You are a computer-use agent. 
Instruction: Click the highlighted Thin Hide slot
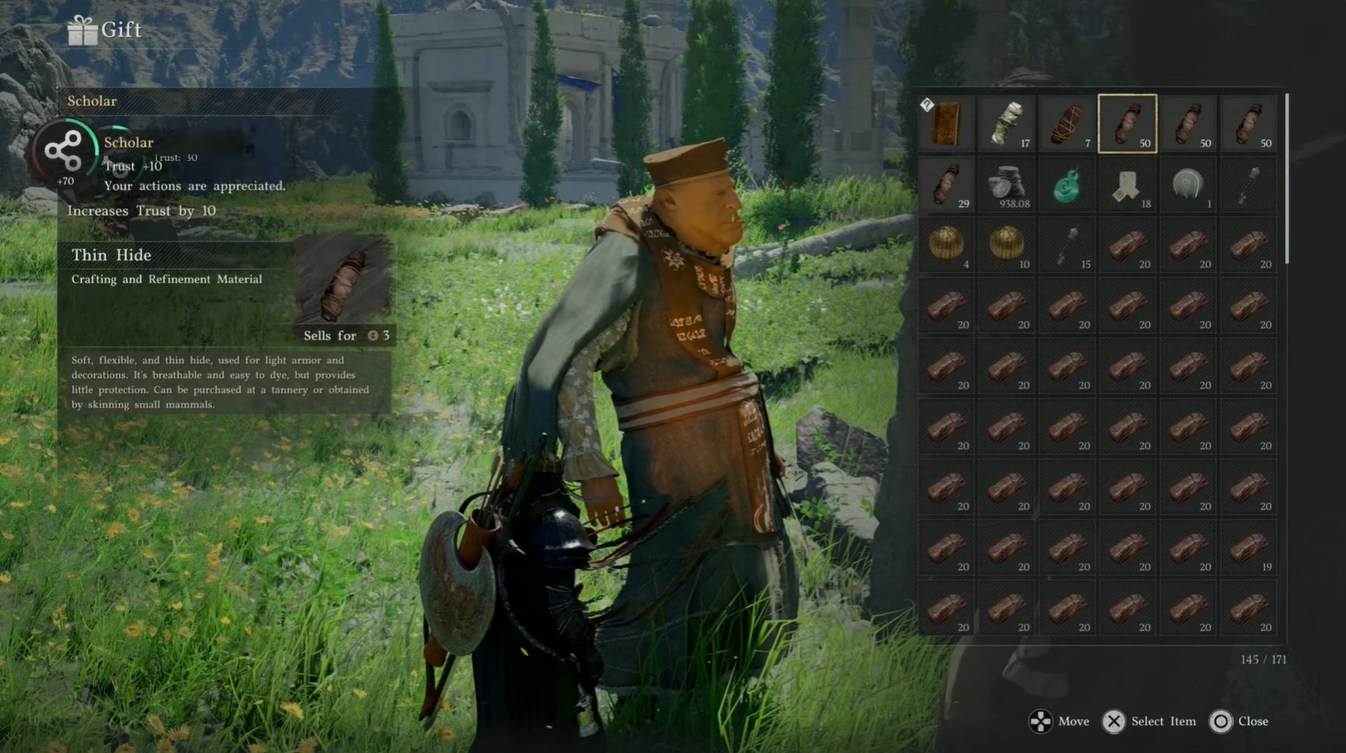[1127, 124]
